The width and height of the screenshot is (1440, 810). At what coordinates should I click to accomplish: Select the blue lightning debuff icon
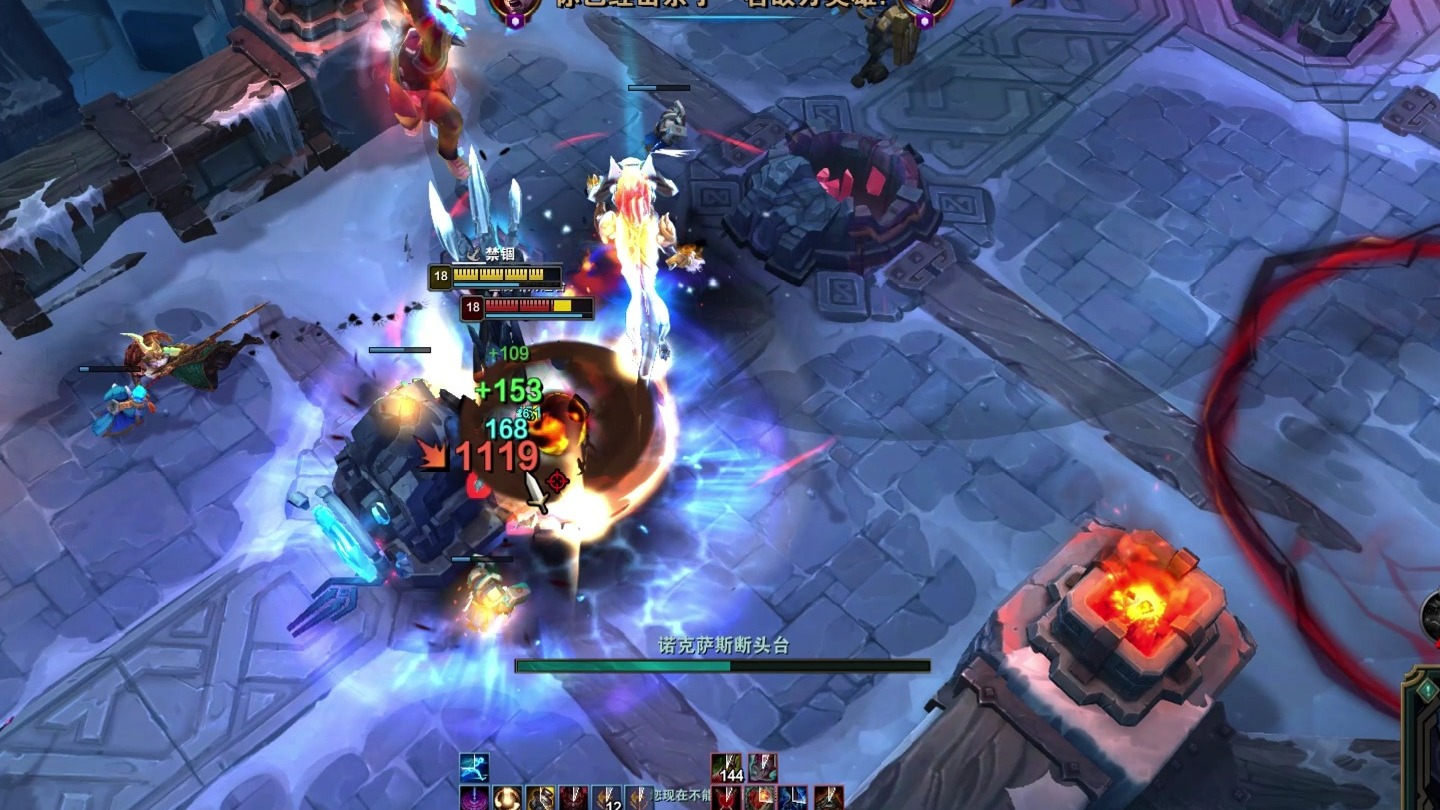(793, 798)
